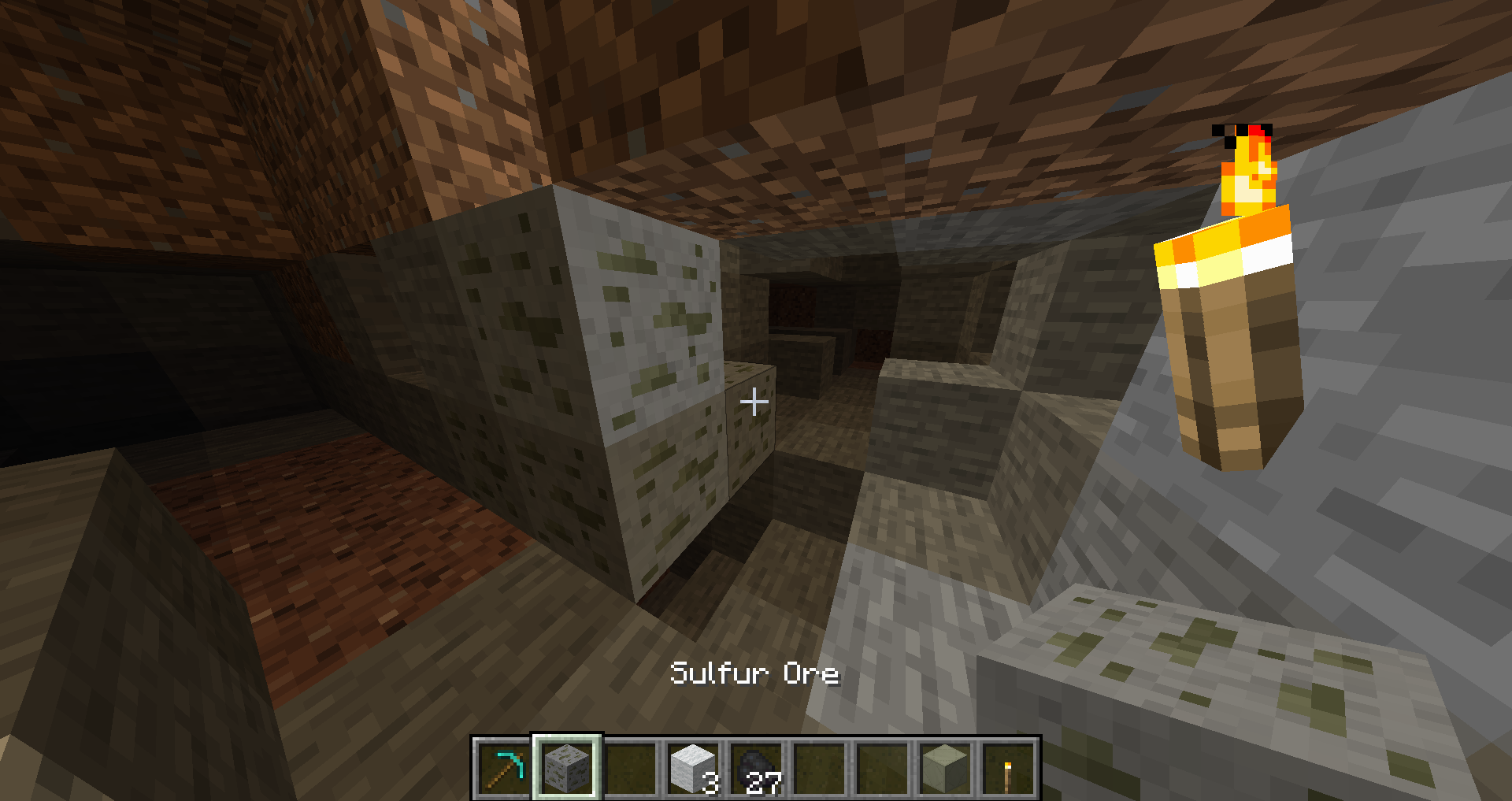Click the Sulfur Ore block under the crosshair
This screenshot has width=1512, height=801.
pyautogui.click(x=748, y=441)
